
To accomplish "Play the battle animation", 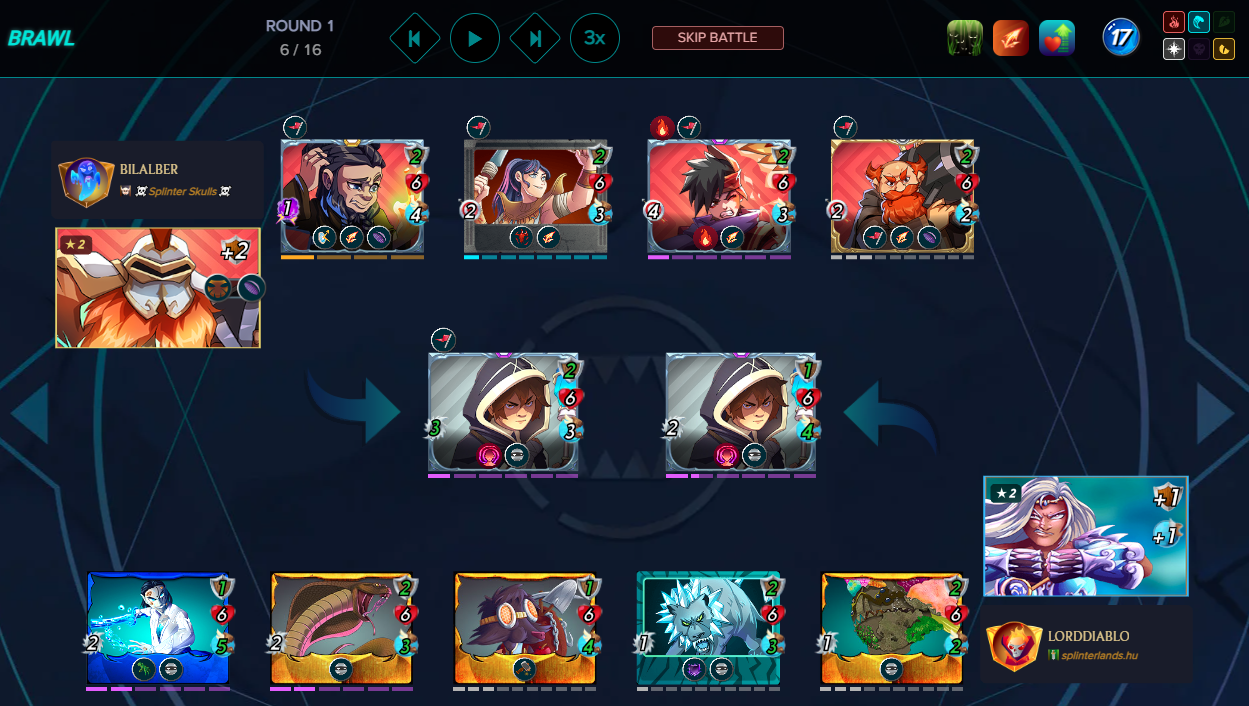I will (x=475, y=39).
